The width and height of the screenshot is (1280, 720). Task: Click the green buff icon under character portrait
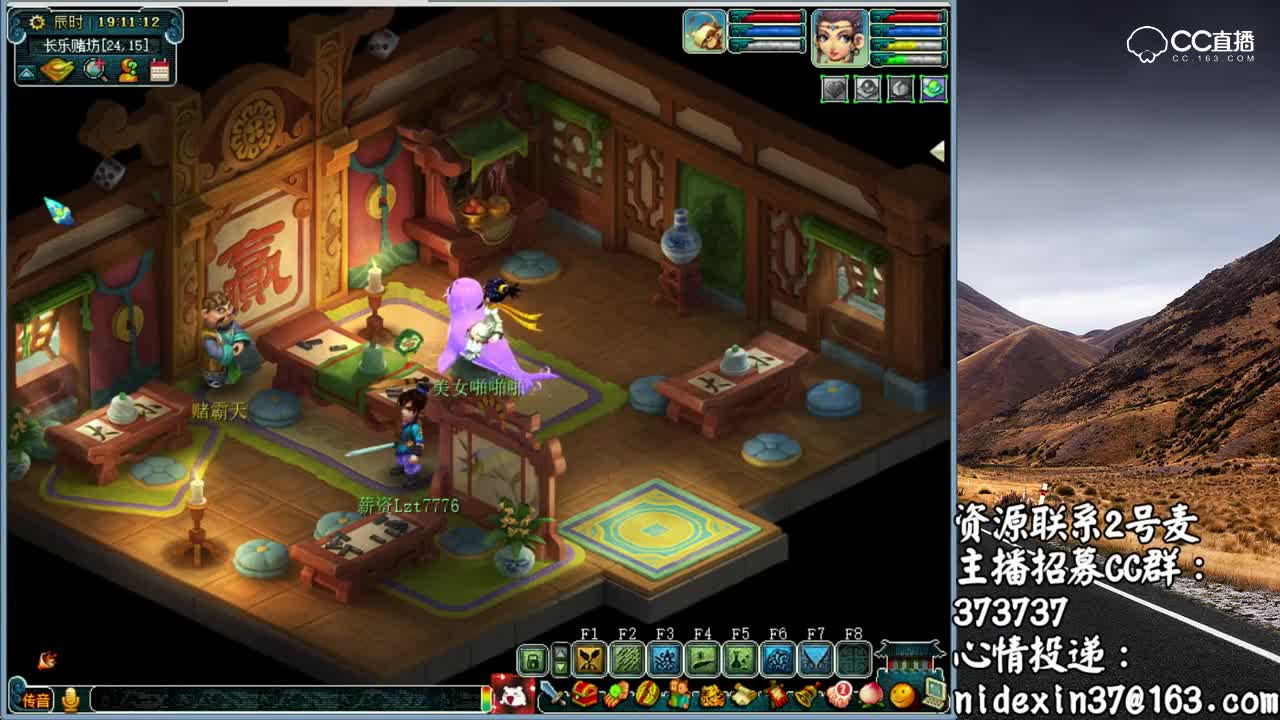pyautogui.click(x=934, y=88)
